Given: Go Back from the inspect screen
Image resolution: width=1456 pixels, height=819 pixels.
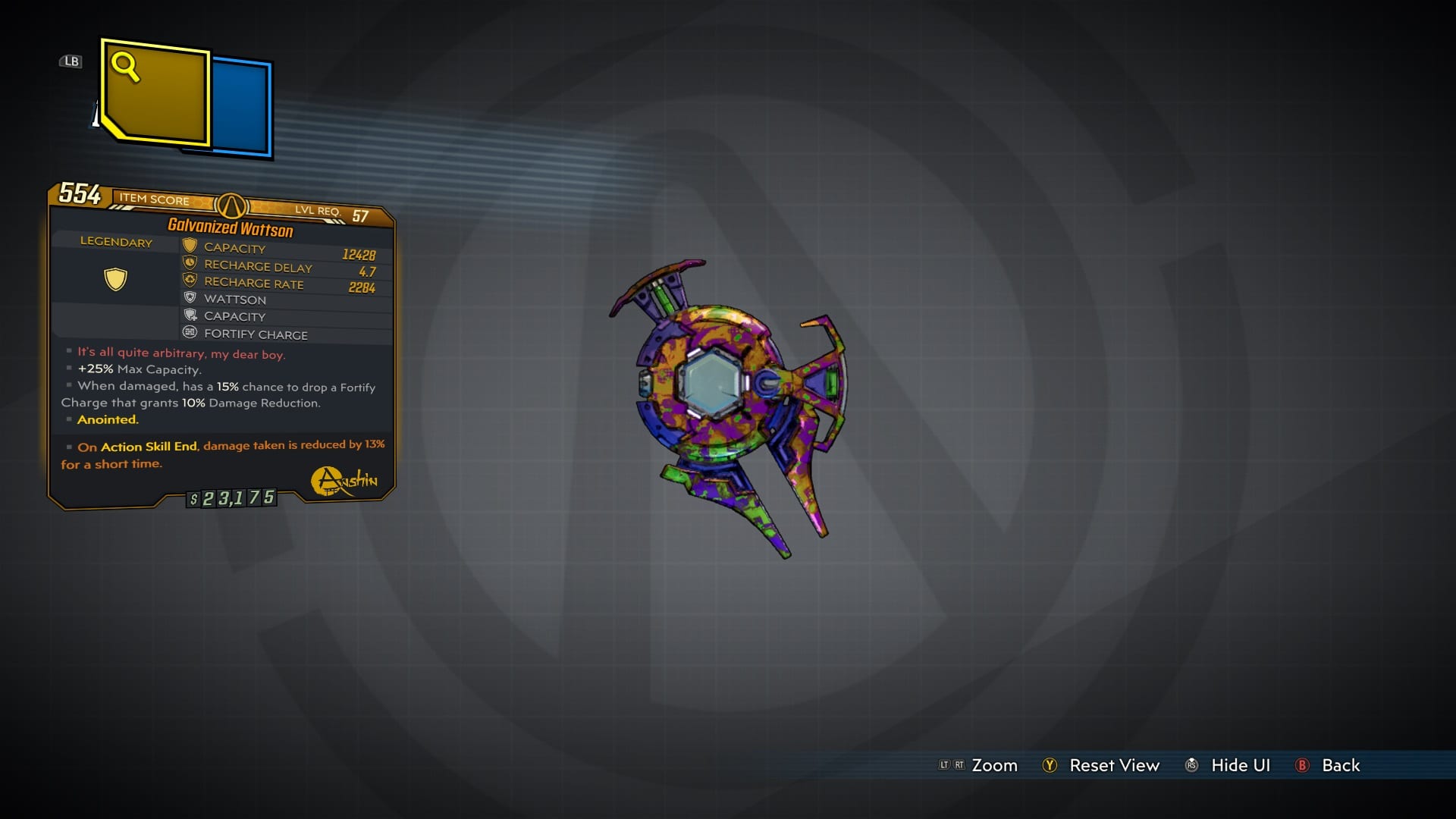Looking at the screenshot, I should (x=1340, y=765).
